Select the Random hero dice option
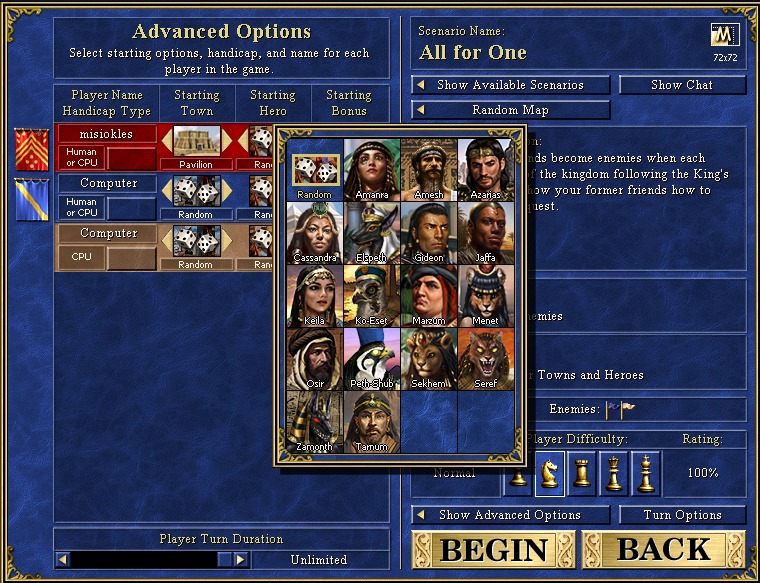The image size is (760, 583). tap(314, 168)
